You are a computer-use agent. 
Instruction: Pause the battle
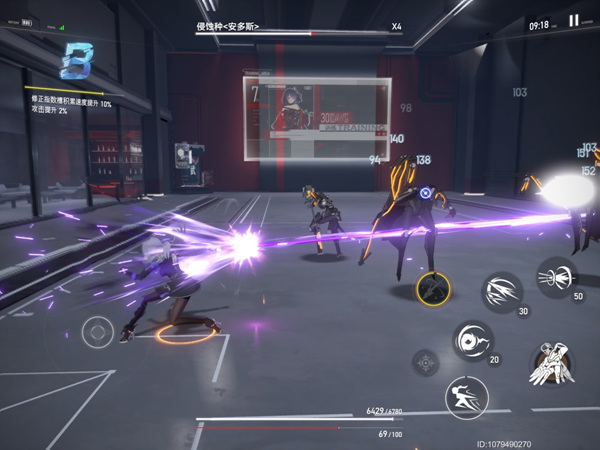[574, 21]
